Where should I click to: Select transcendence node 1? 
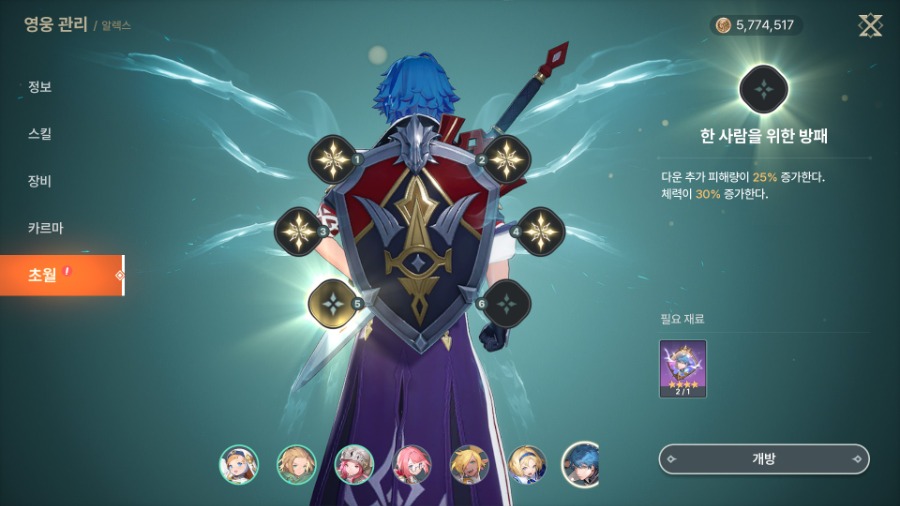(x=333, y=158)
